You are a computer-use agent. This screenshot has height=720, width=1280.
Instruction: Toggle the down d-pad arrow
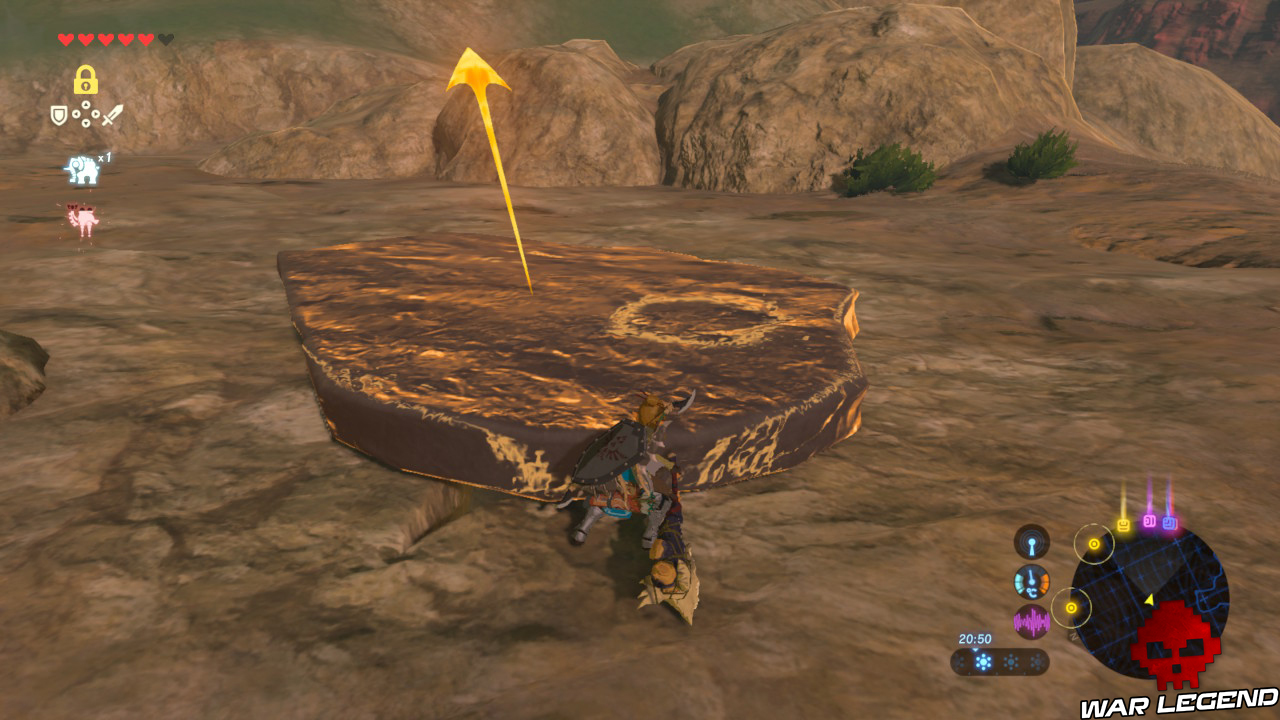point(86,123)
